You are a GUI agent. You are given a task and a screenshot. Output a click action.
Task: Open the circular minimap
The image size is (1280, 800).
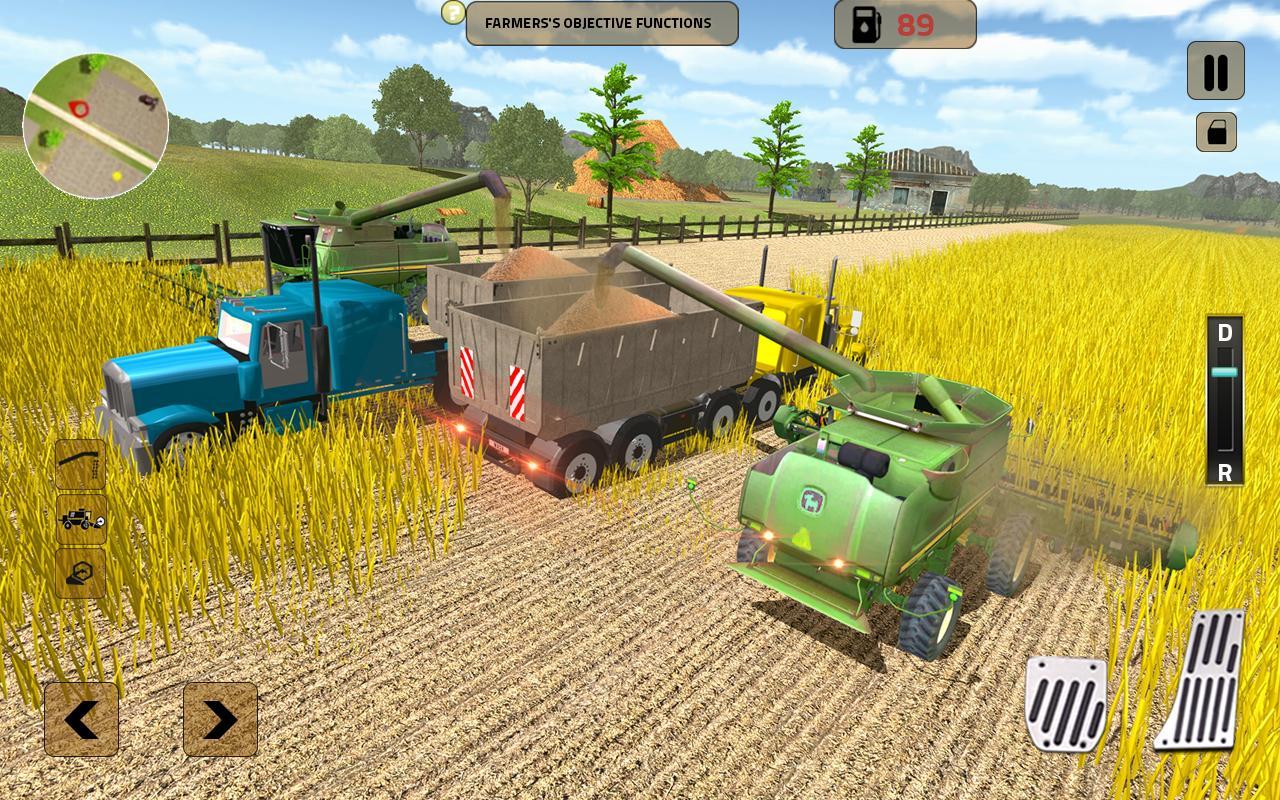pos(96,126)
